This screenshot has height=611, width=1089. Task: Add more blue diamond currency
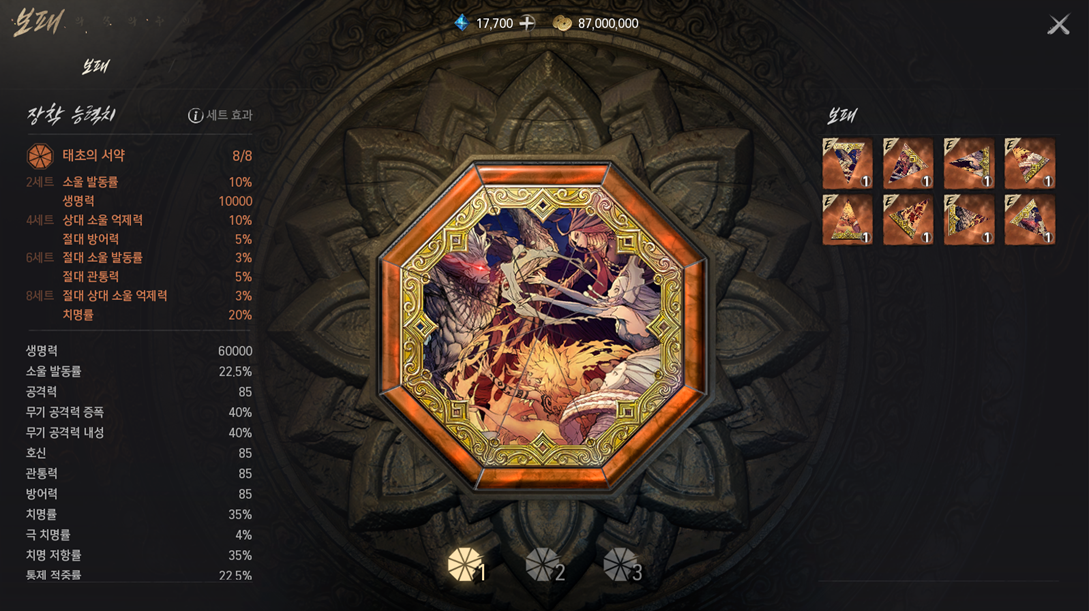tap(527, 23)
